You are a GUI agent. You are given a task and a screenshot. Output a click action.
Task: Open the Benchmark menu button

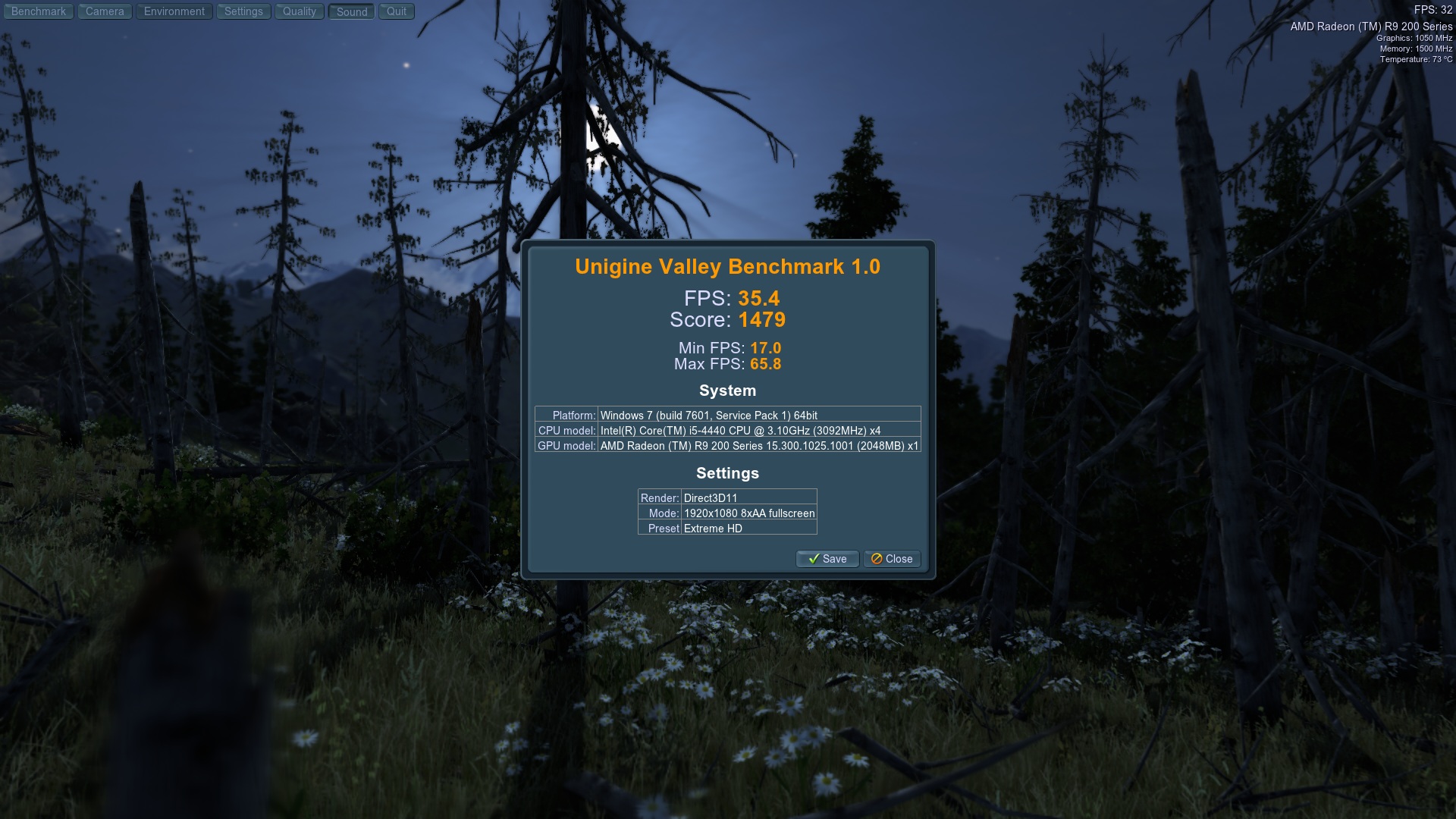(39, 11)
